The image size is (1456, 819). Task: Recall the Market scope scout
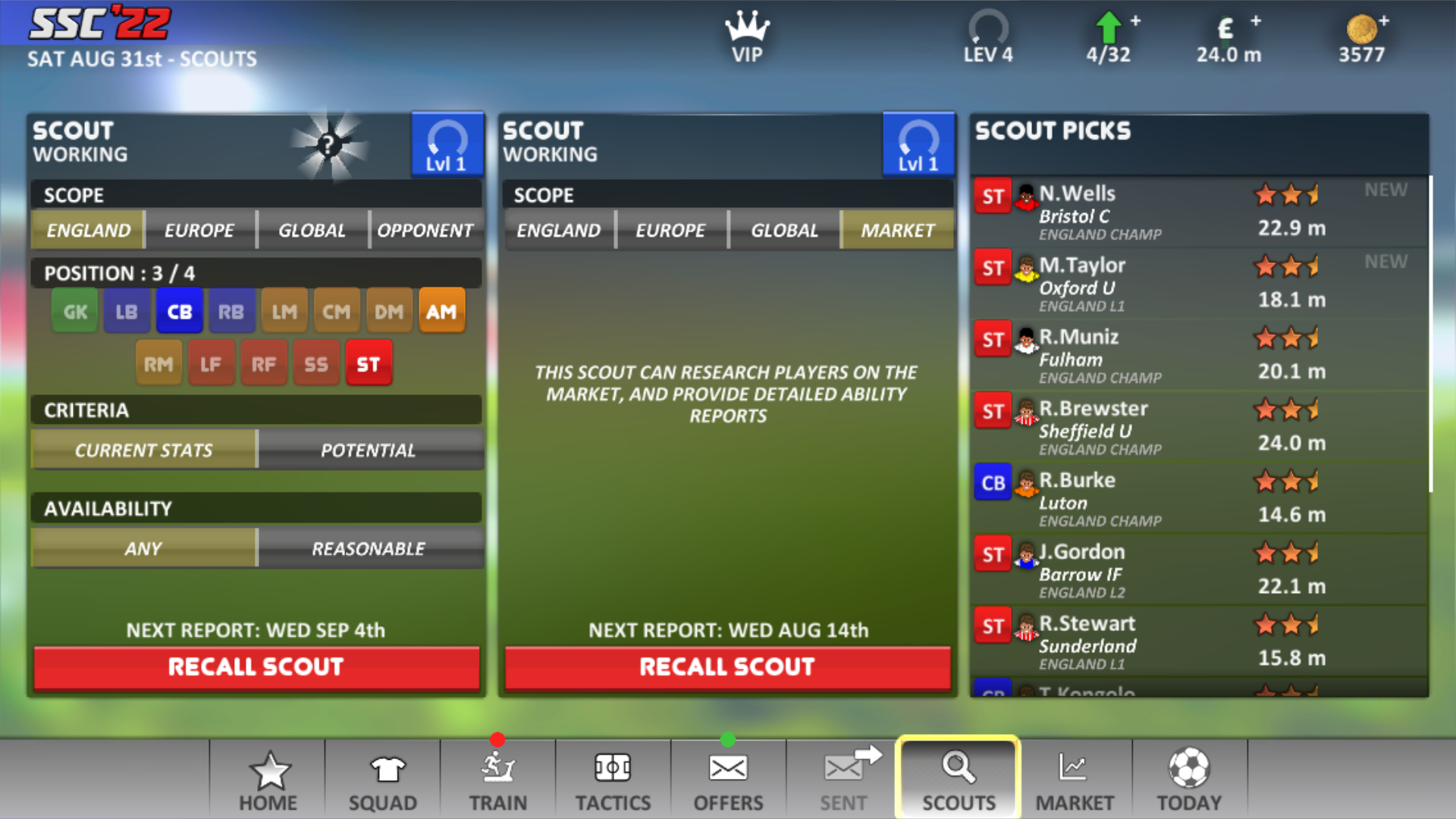[727, 667]
